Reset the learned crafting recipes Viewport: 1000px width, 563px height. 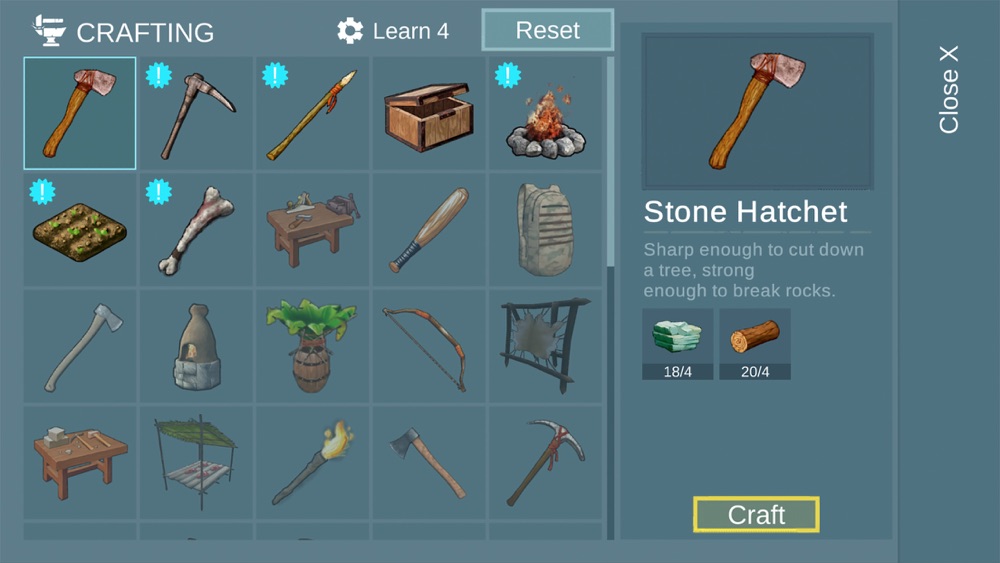coord(547,30)
